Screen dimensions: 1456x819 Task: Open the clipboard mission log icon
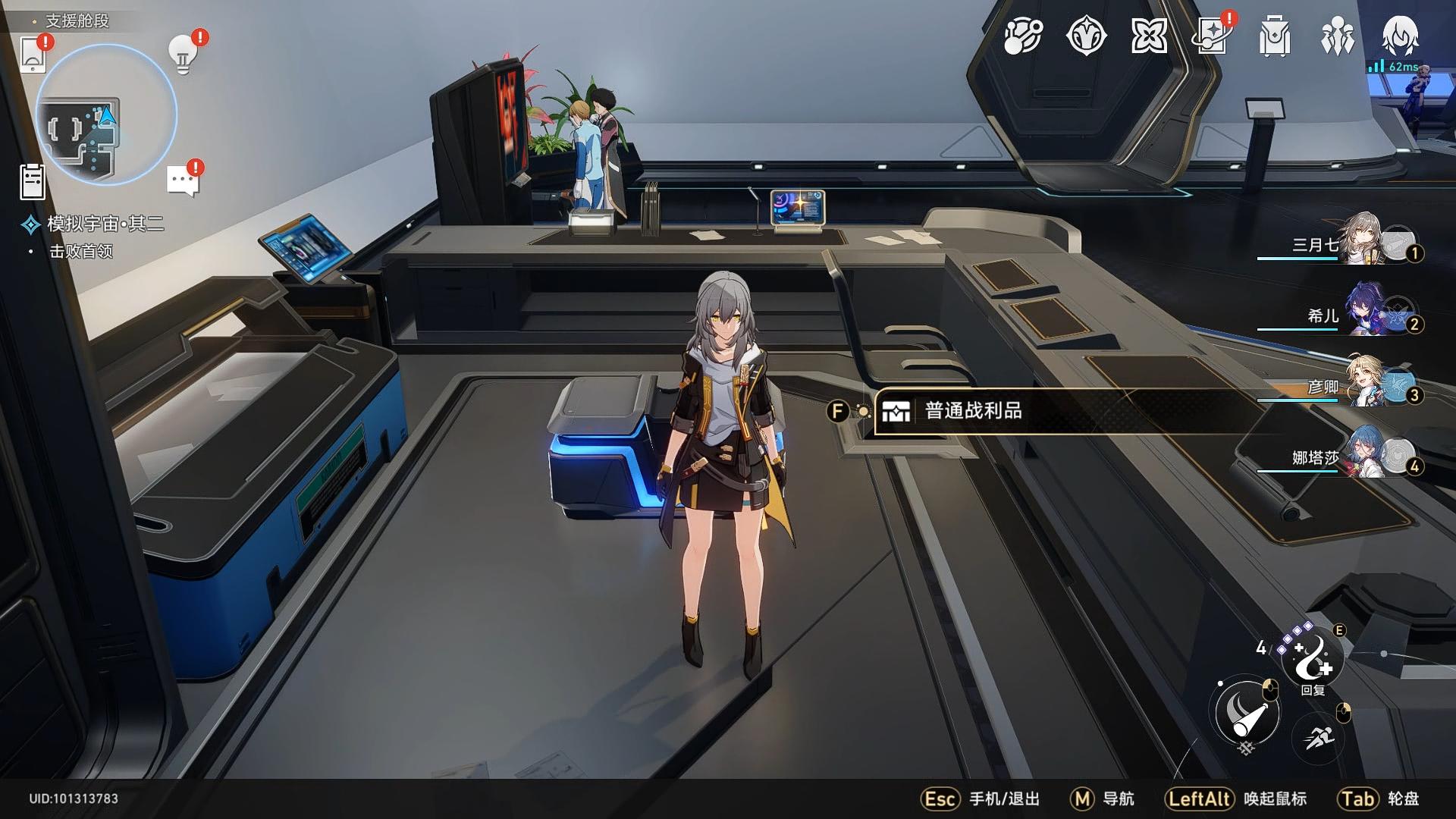[33, 182]
